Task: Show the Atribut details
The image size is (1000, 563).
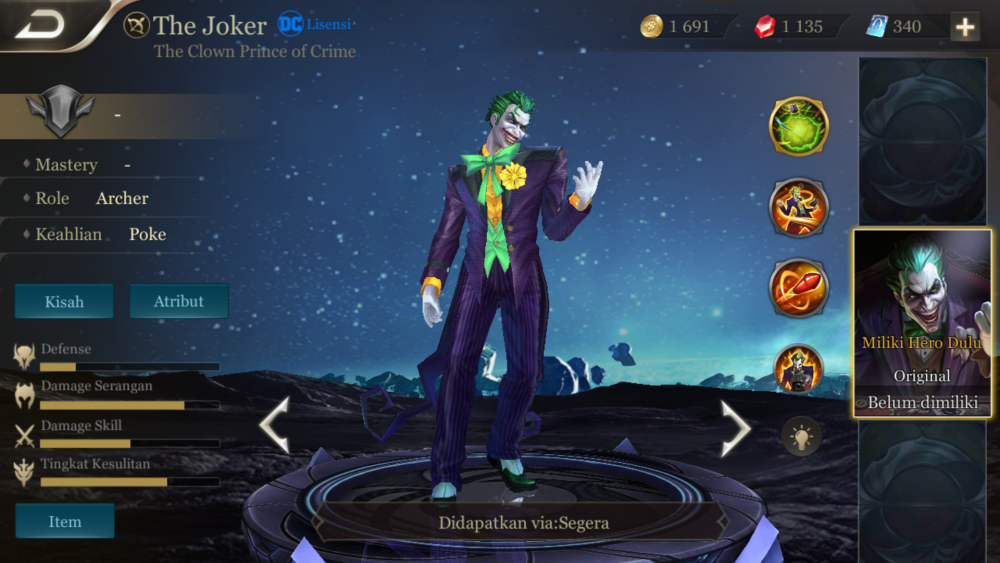Action: (x=179, y=301)
